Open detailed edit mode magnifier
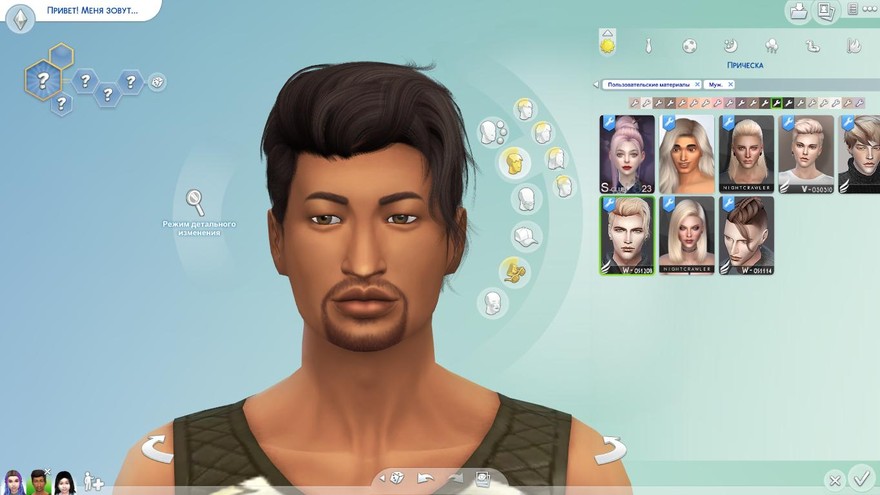Viewport: 880px width, 495px height. tap(196, 203)
